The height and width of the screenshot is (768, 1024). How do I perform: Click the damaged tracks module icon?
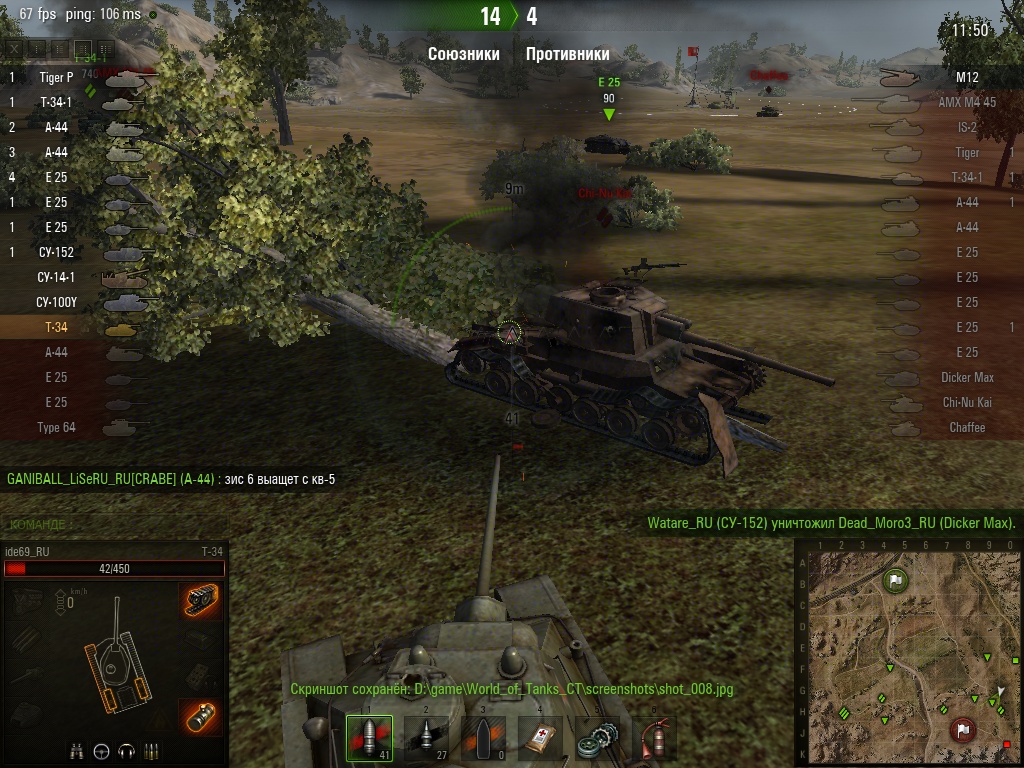[x=200, y=600]
